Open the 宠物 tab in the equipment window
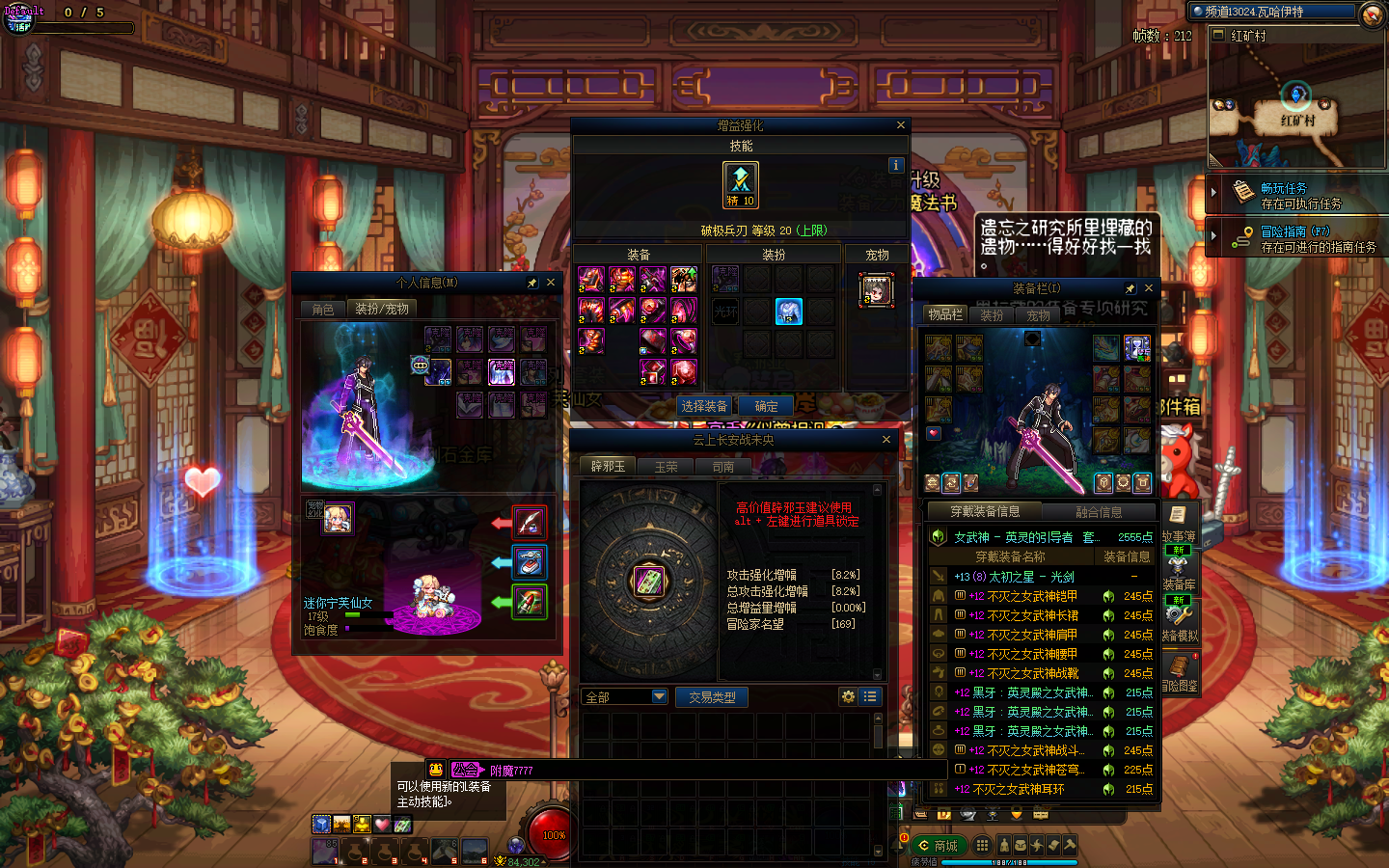The image size is (1389, 868). [x=1038, y=315]
